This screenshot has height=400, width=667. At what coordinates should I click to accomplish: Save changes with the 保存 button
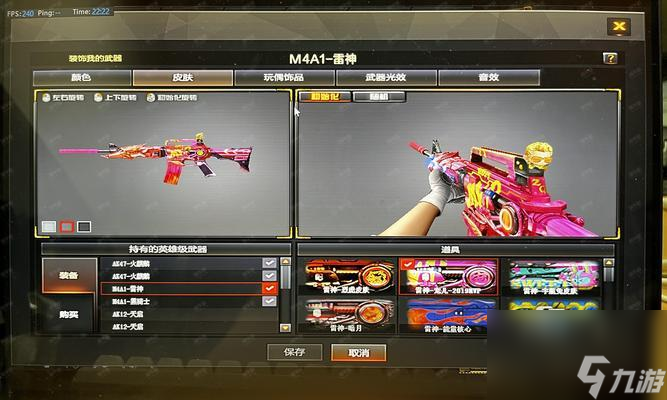pyautogui.click(x=295, y=352)
